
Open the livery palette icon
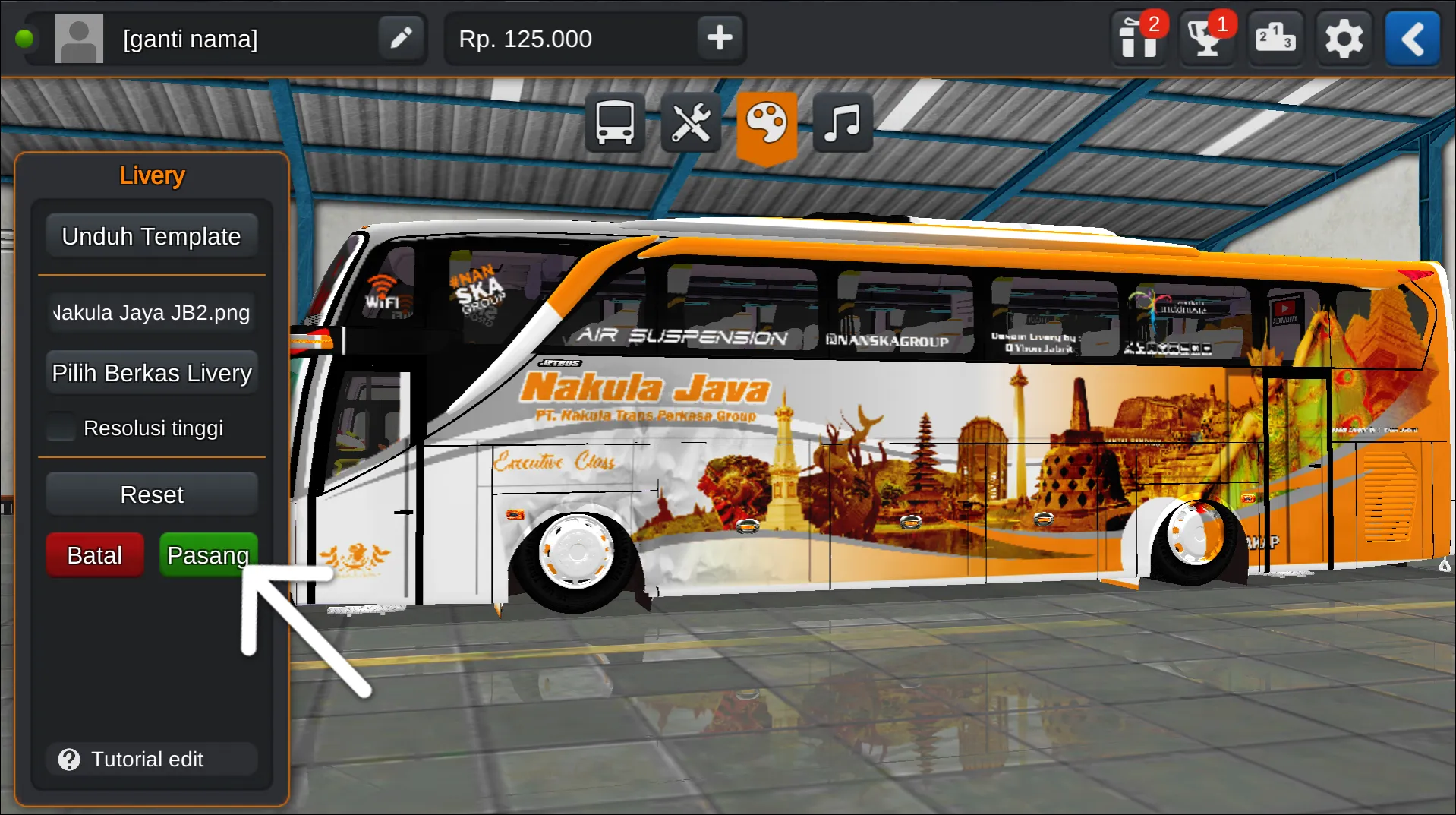767,122
